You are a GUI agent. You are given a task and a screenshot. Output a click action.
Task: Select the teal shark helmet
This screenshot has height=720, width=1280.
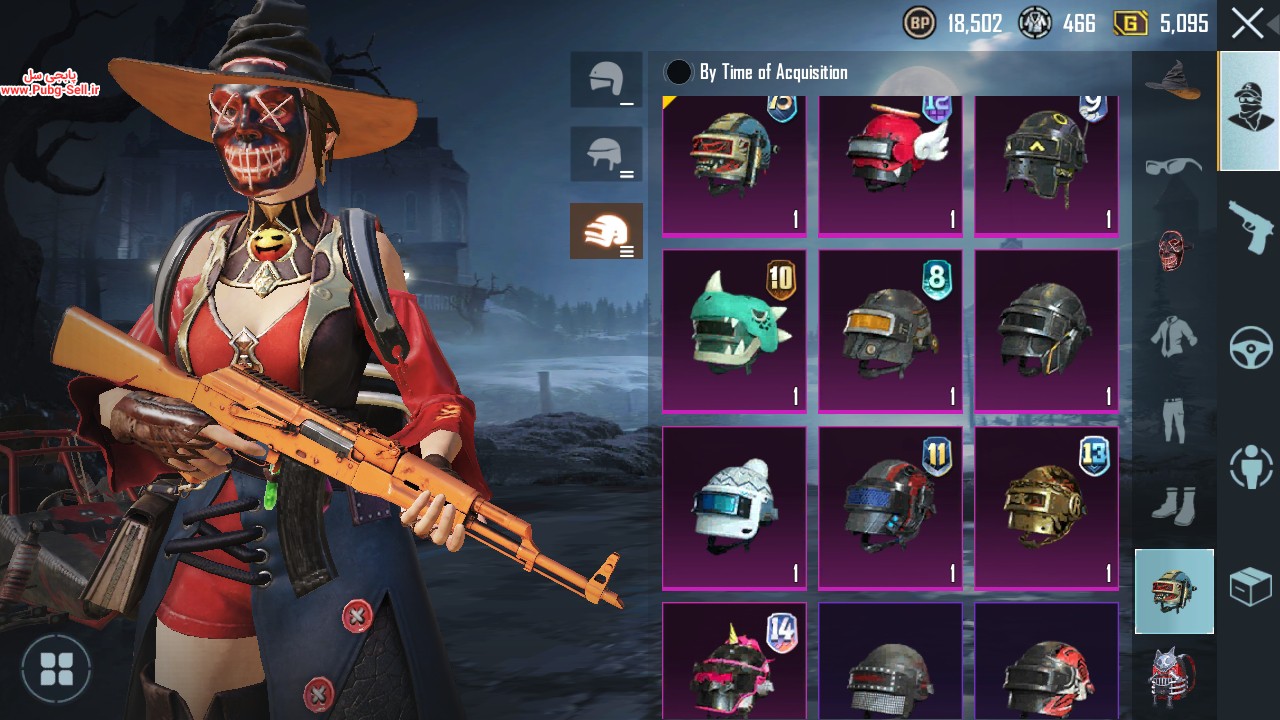(734, 330)
